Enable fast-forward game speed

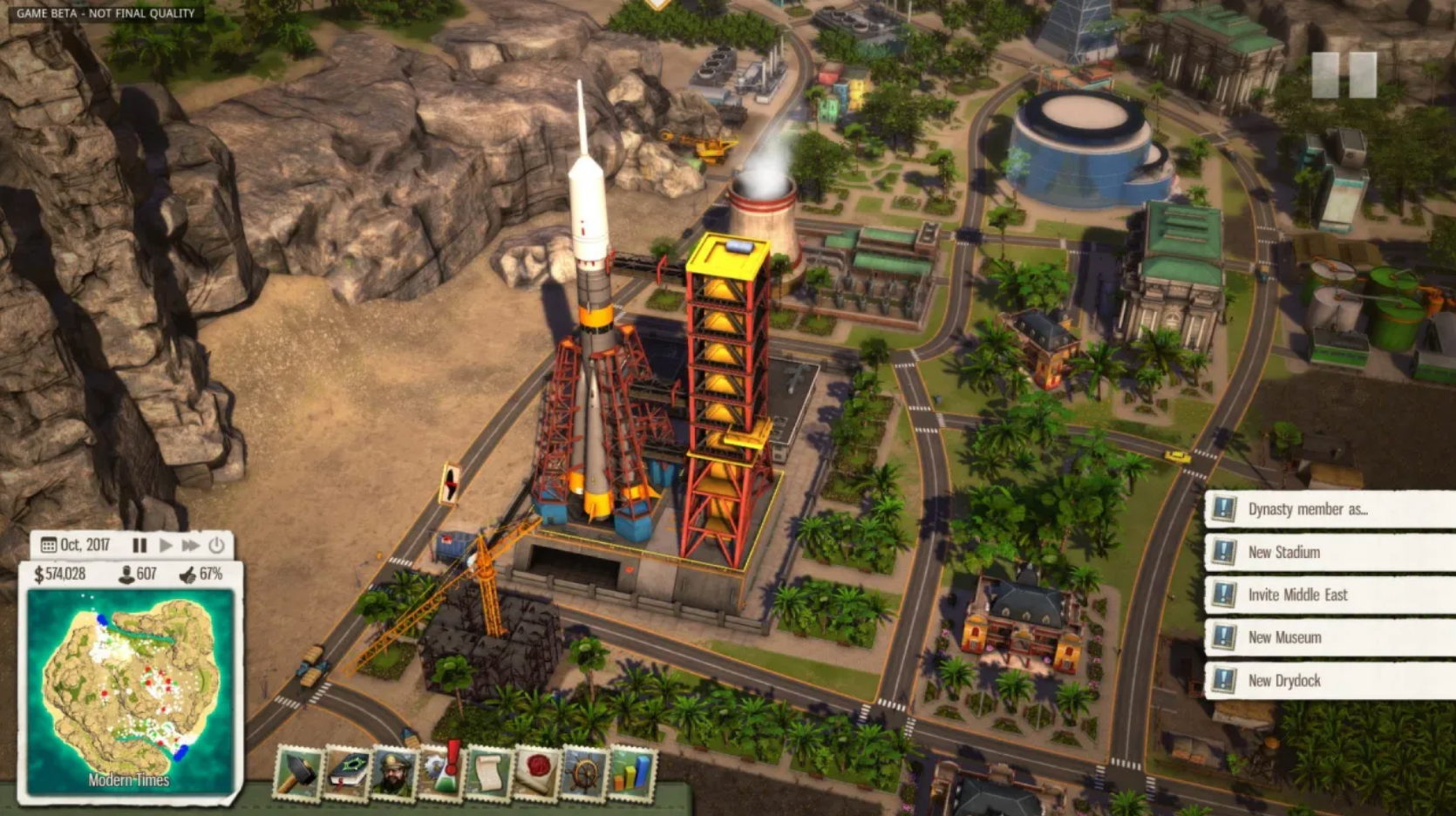(192, 544)
